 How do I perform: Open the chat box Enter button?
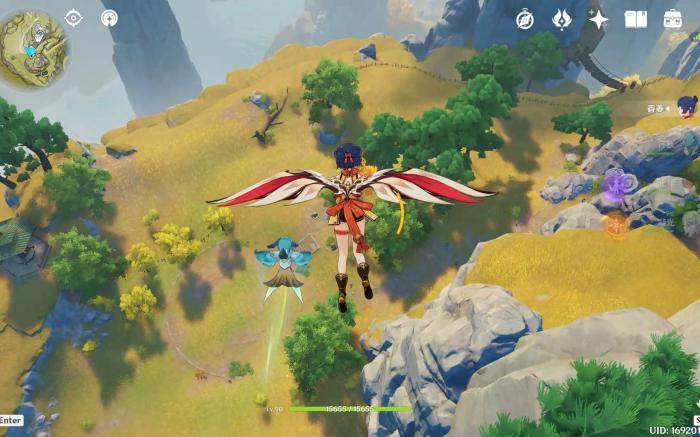[10, 420]
